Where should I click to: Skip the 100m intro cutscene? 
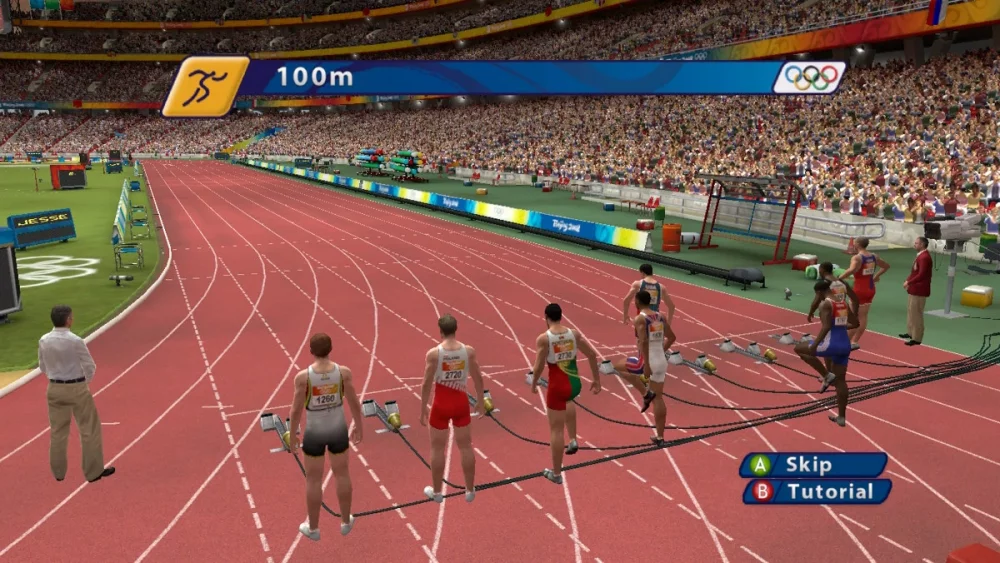point(813,465)
